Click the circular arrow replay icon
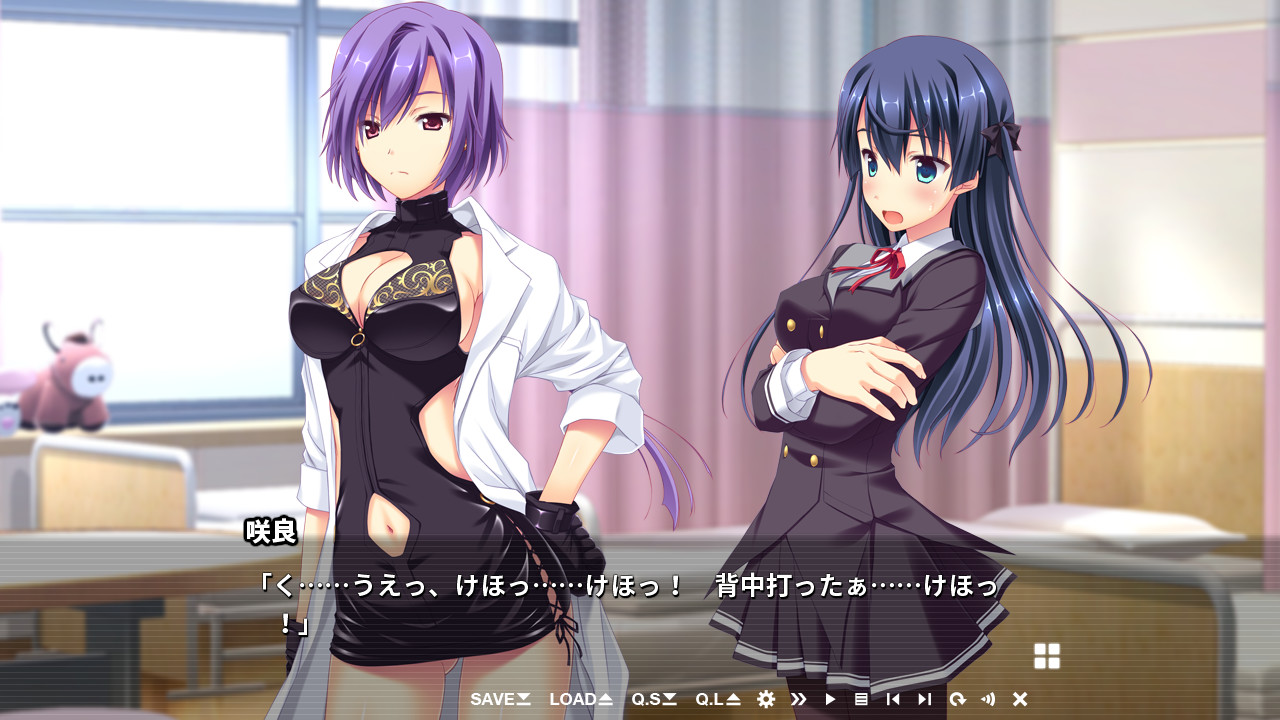 point(957,699)
